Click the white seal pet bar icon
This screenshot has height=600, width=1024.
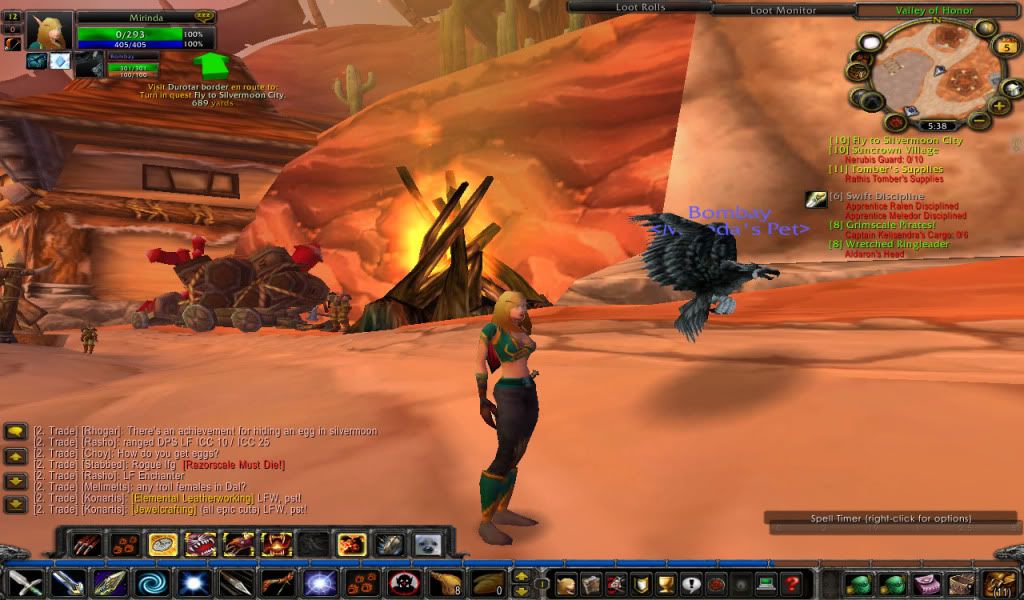(x=428, y=545)
